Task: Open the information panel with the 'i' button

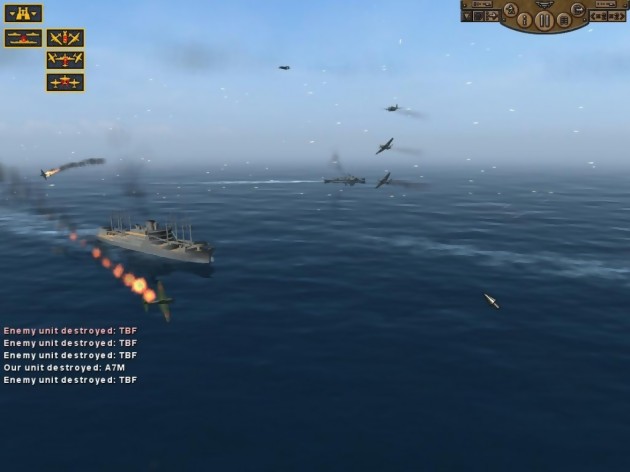Action: pos(525,18)
